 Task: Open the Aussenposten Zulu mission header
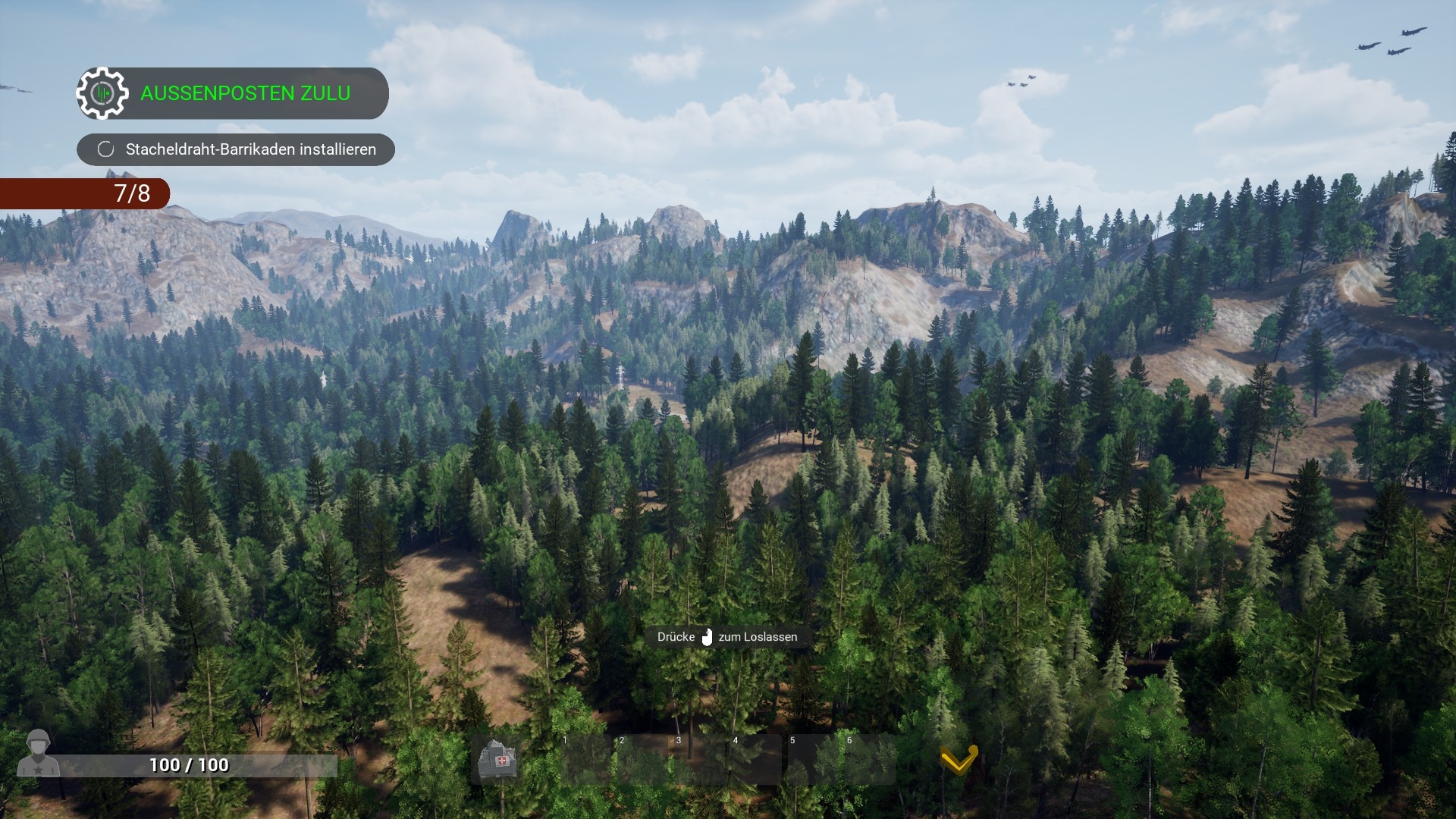pos(245,93)
